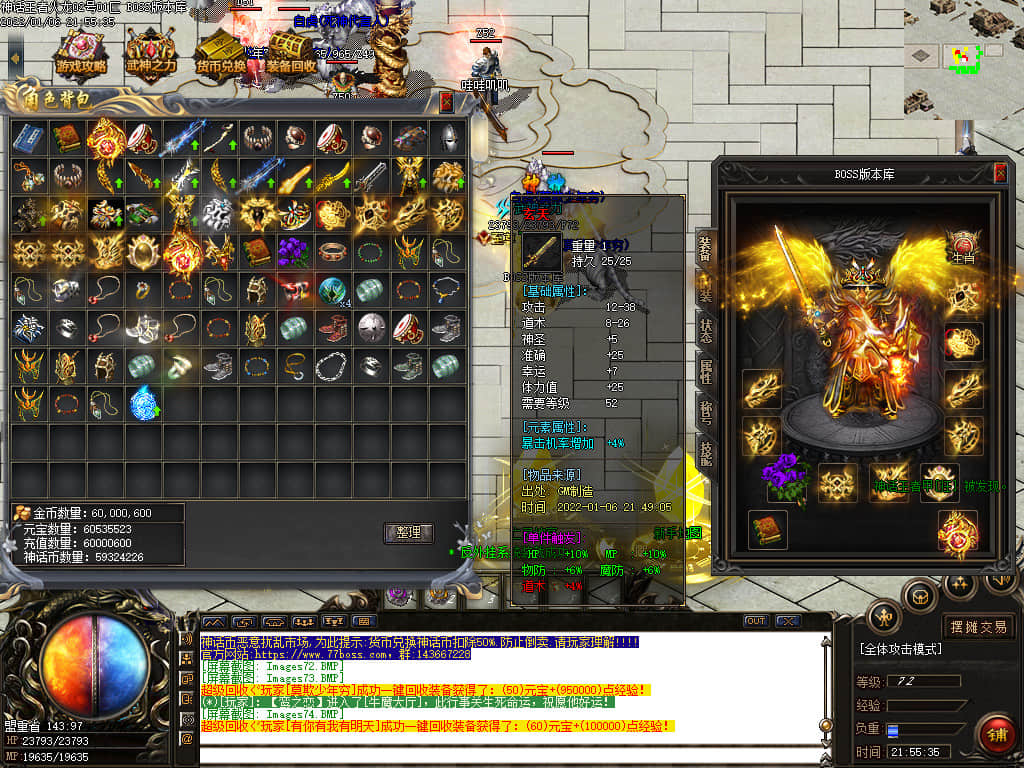Select the blue book item in the bag

(x=28, y=138)
